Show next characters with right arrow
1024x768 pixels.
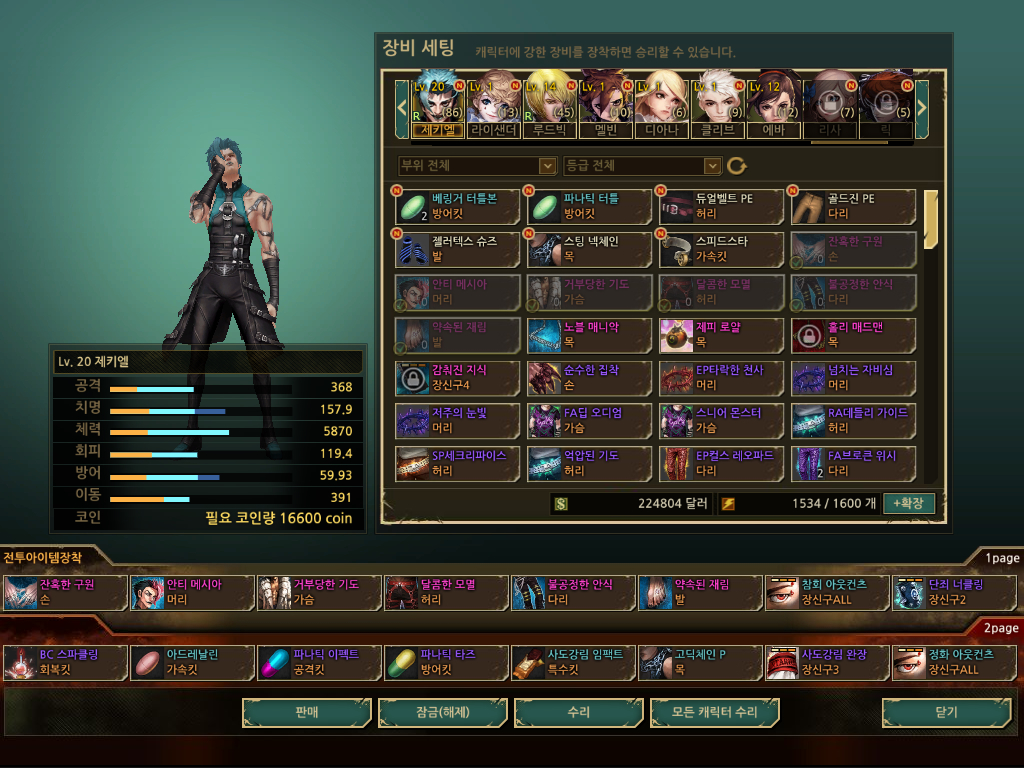[922, 103]
